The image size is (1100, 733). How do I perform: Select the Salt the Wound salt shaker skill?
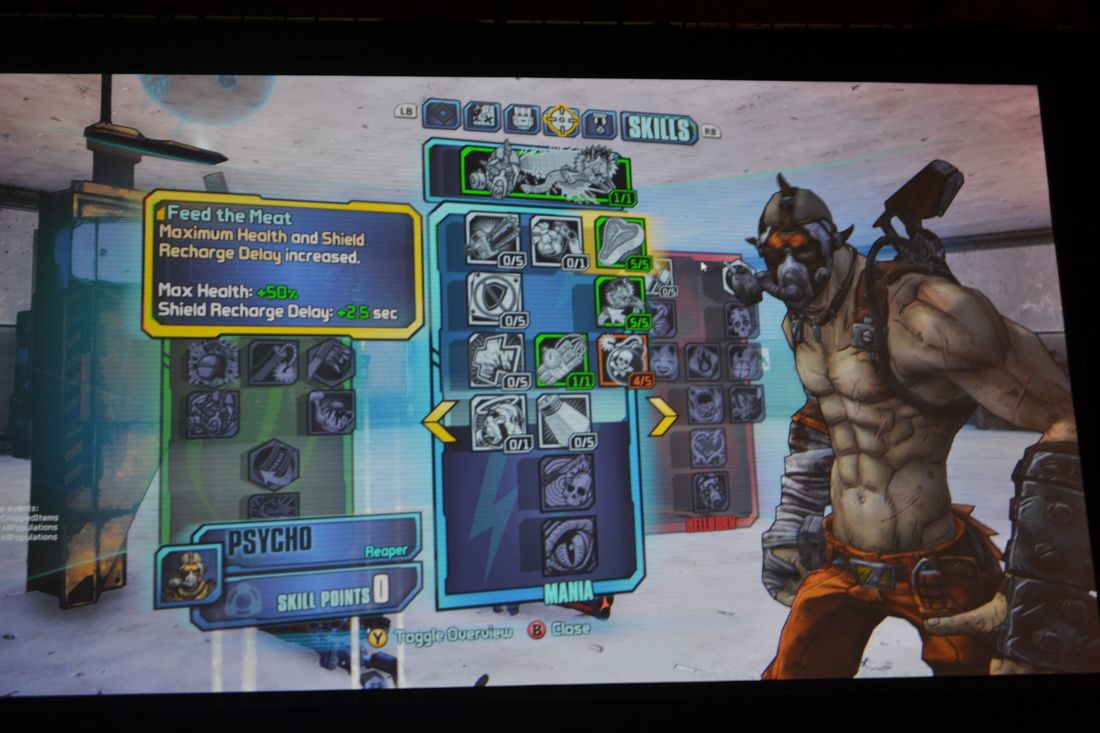click(x=563, y=421)
